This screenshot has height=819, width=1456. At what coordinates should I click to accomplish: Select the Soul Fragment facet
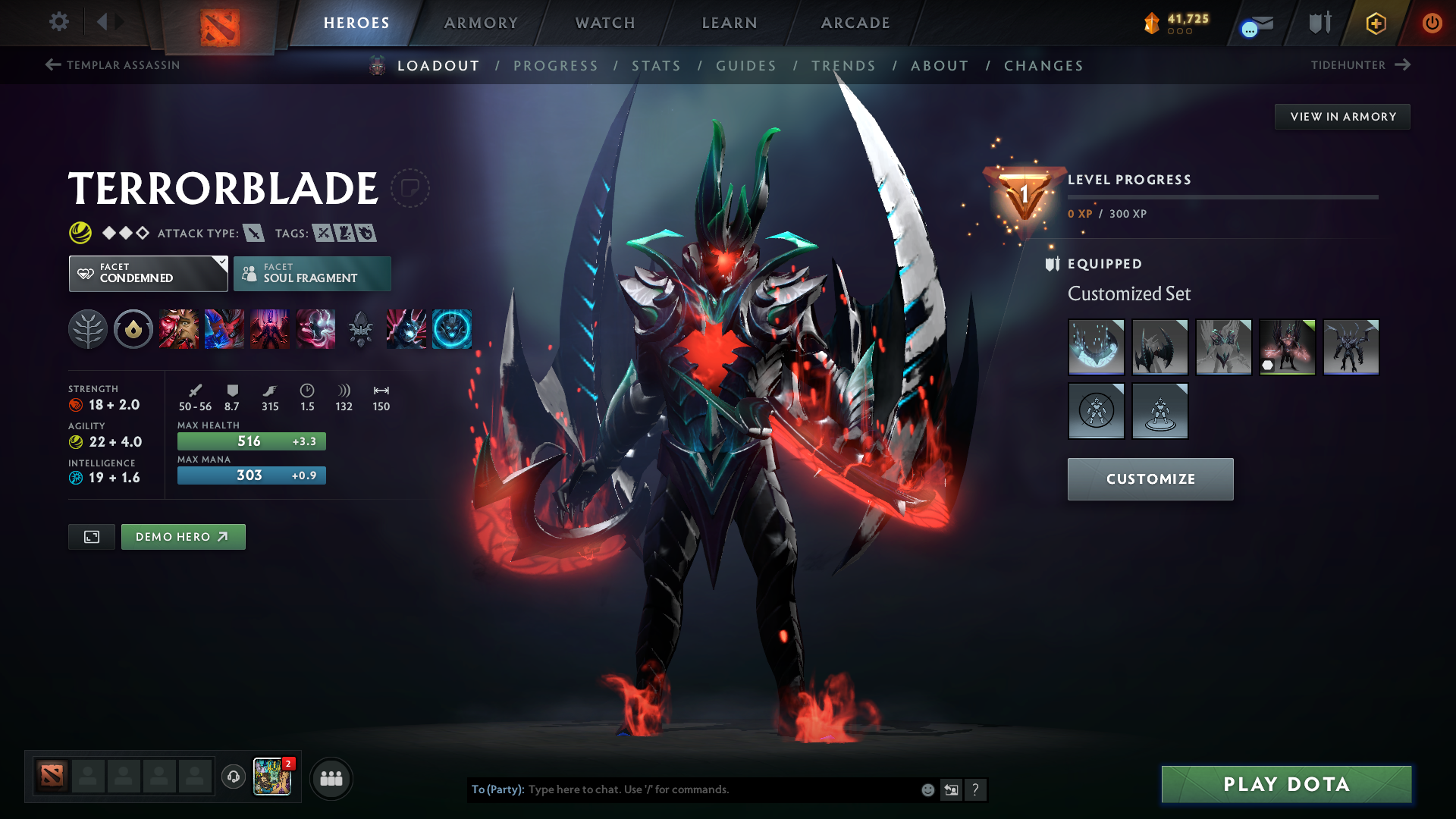pyautogui.click(x=312, y=273)
